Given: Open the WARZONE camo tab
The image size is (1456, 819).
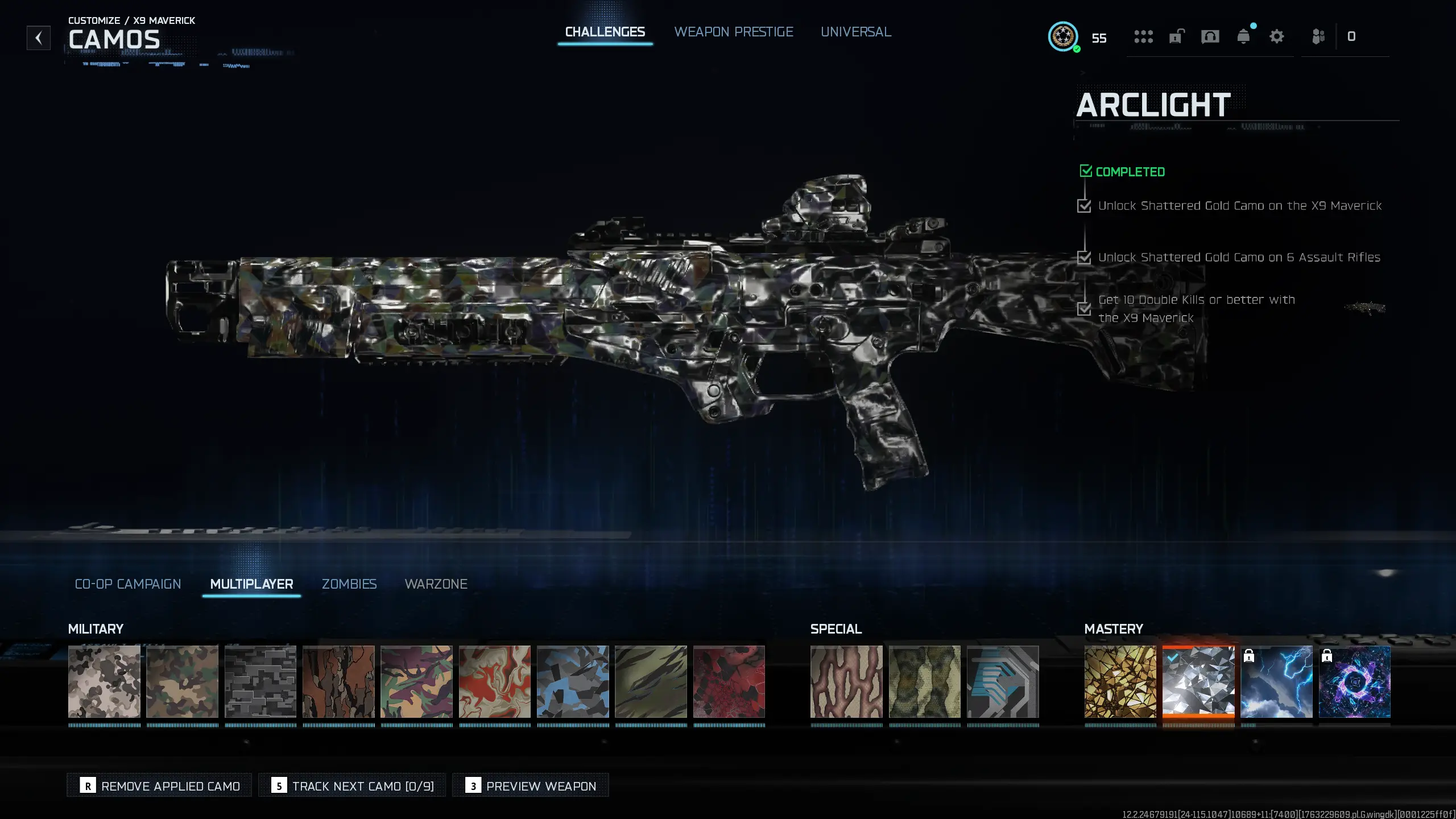Looking at the screenshot, I should [x=436, y=584].
